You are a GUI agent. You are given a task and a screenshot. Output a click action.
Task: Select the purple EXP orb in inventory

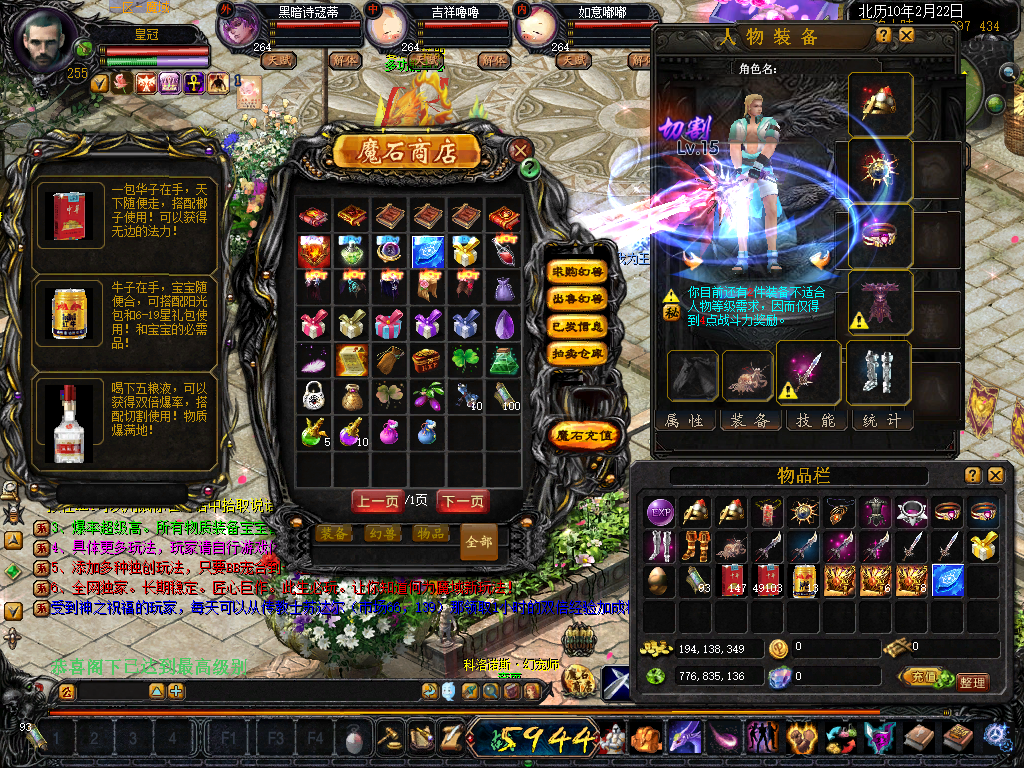pyautogui.click(x=659, y=513)
